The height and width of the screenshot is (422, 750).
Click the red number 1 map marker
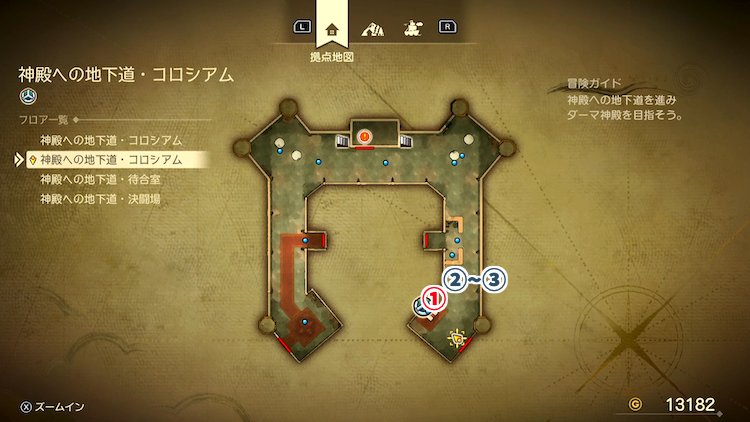click(433, 297)
